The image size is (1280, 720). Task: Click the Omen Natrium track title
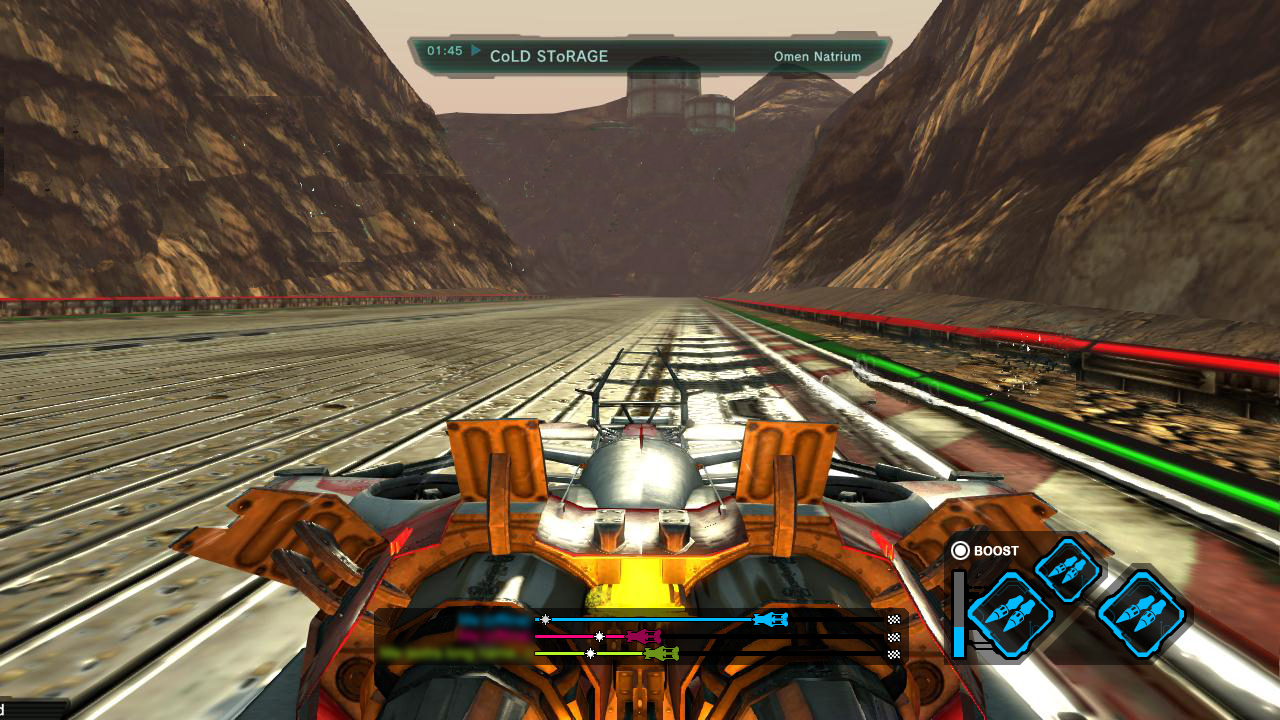[817, 57]
